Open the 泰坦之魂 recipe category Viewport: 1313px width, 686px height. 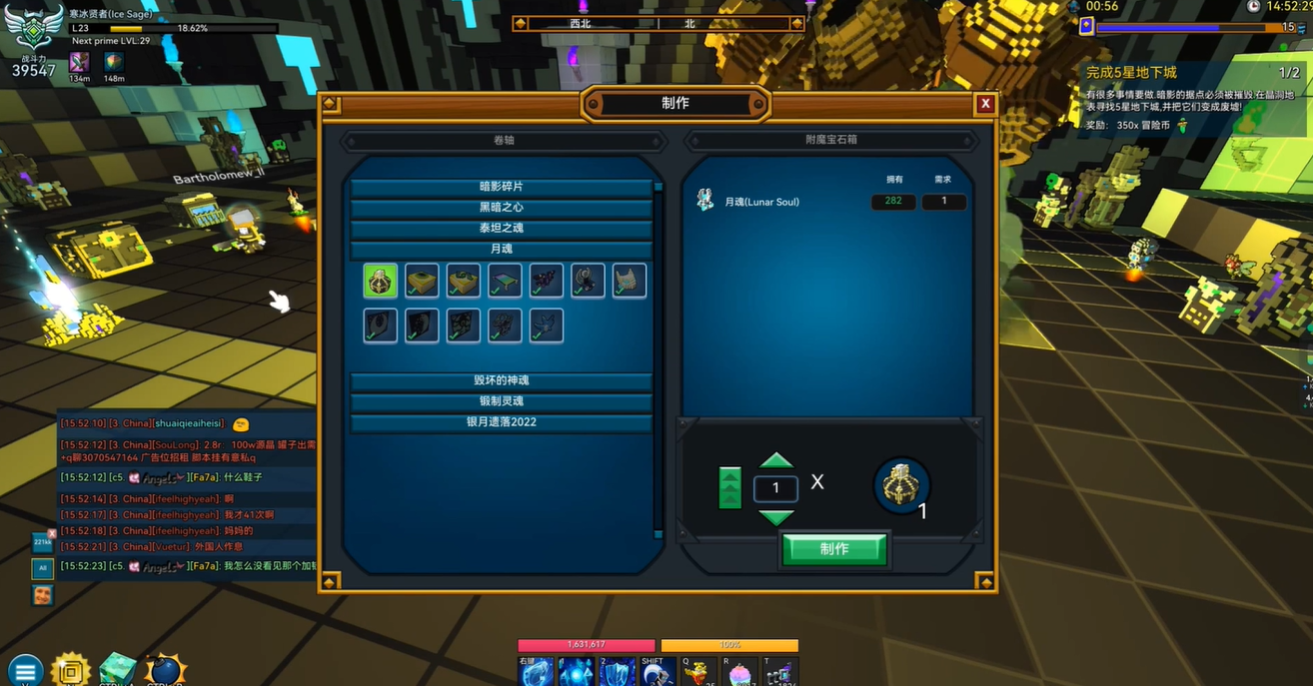(x=501, y=228)
